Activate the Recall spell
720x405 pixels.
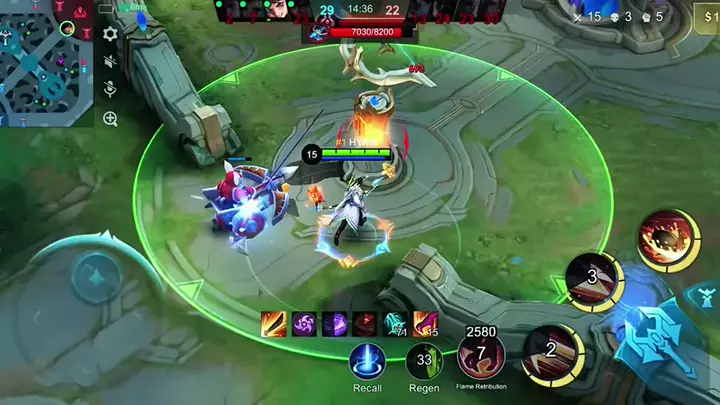coord(367,361)
